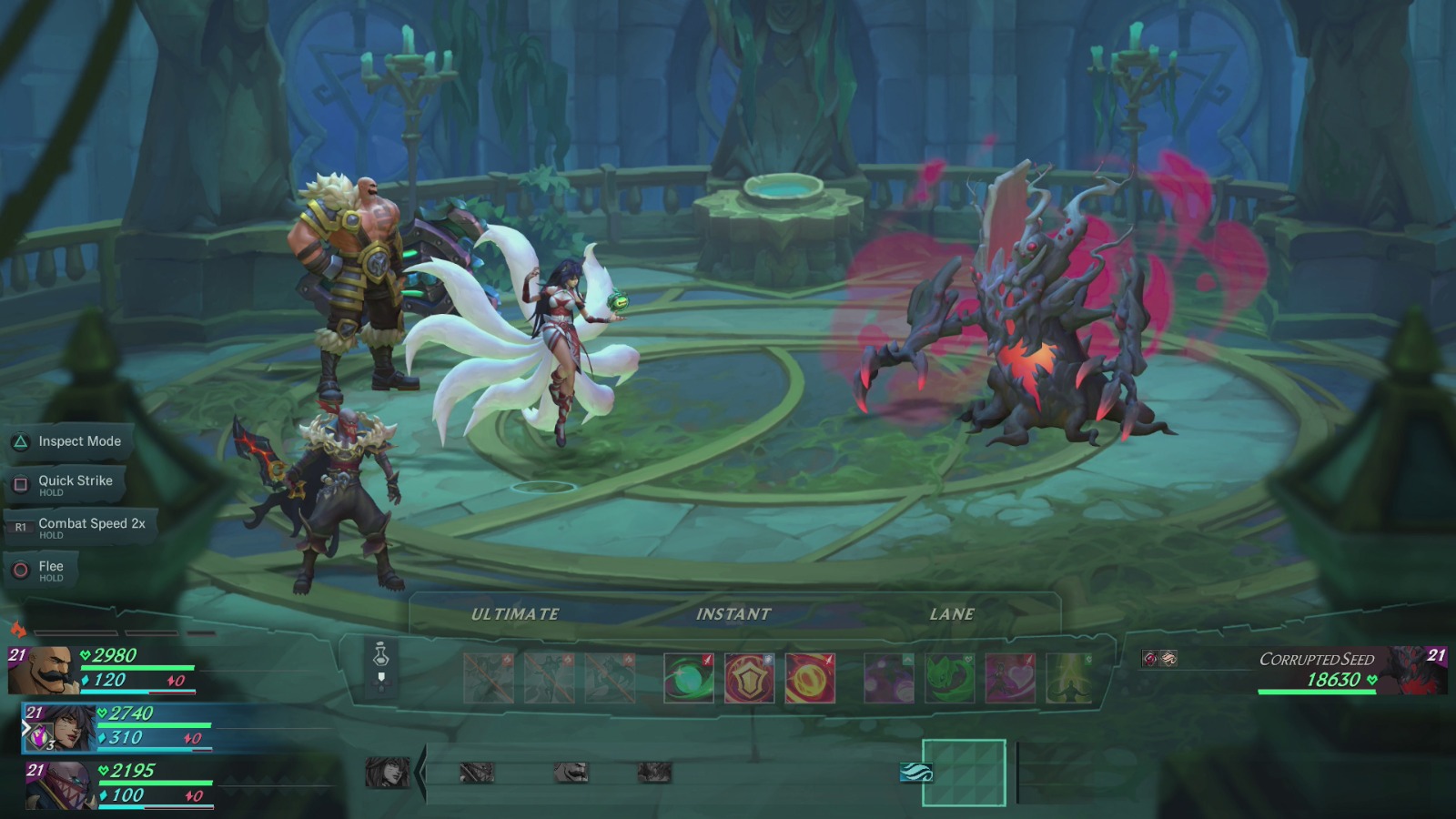Open the Lane abilities tab
The height and width of the screenshot is (819, 1456).
(x=951, y=613)
